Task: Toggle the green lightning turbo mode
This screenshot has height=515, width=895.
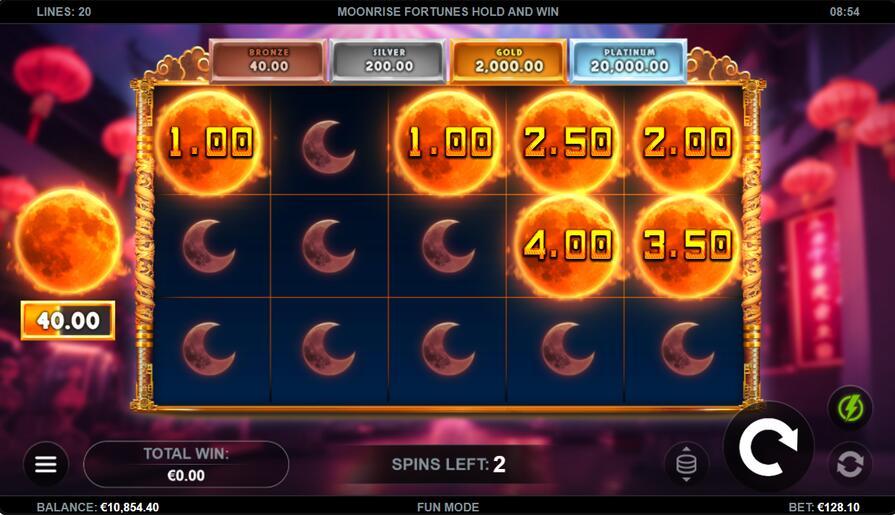Action: point(849,409)
